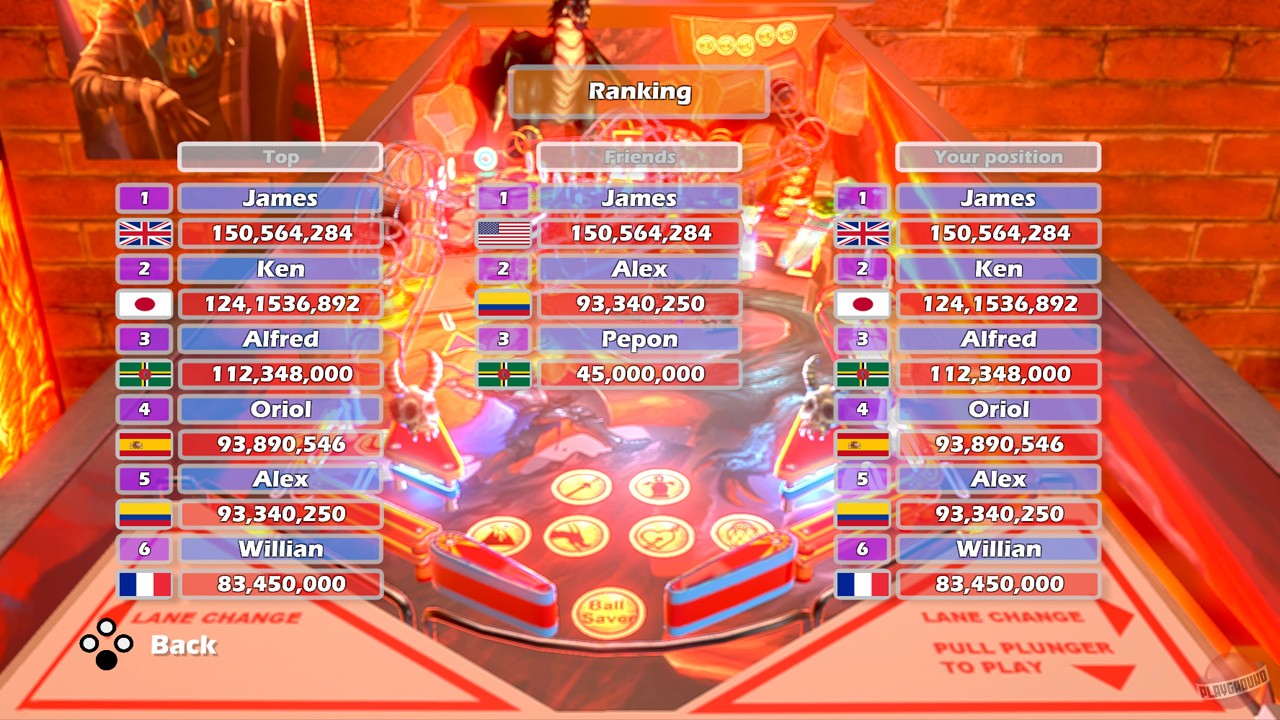Click the dragon bonus icon on the playfield
This screenshot has height=720, width=1280.
(578, 537)
